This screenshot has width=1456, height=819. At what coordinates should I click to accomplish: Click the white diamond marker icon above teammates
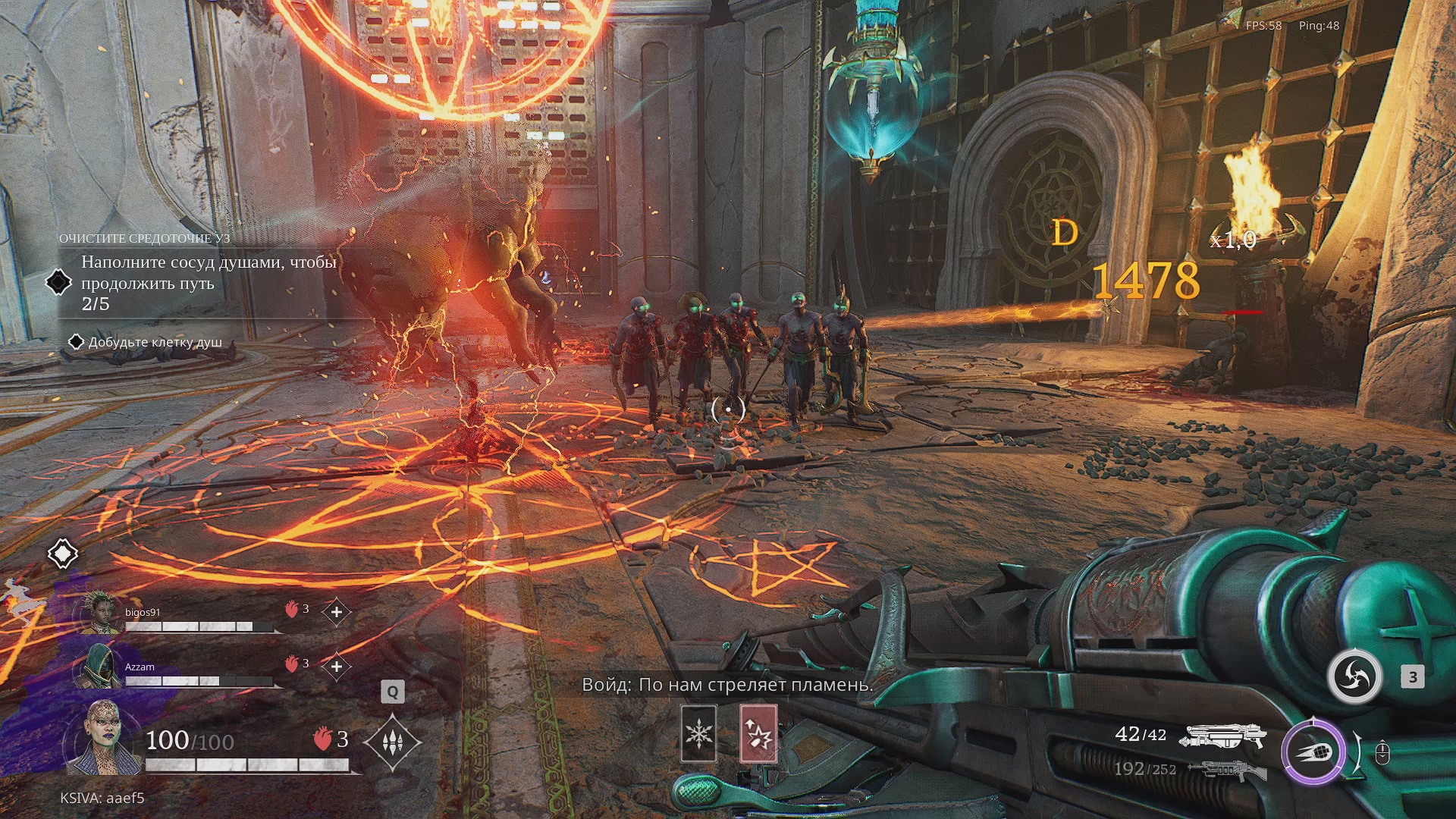pyautogui.click(x=63, y=554)
